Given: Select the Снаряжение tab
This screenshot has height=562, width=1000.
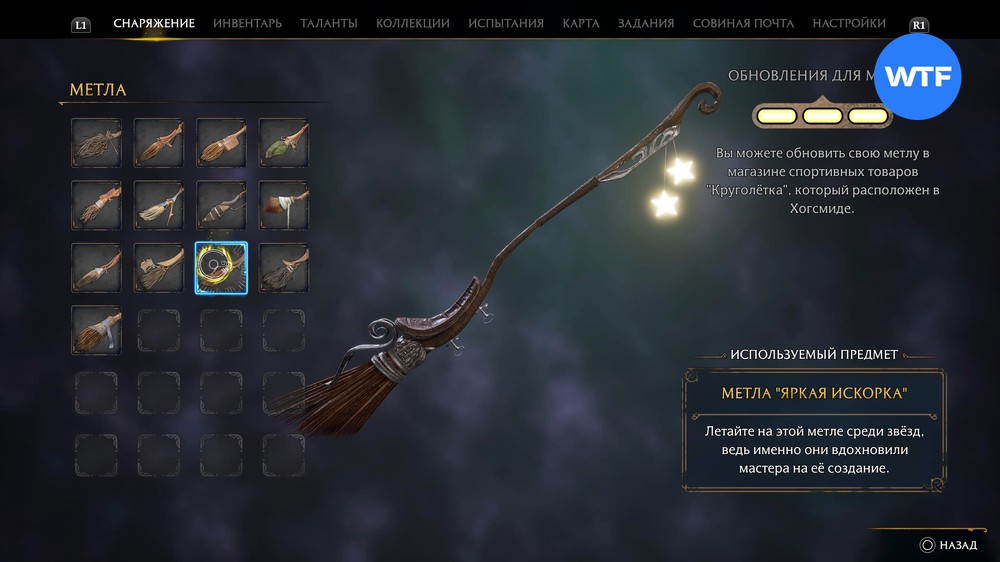Looking at the screenshot, I should click(154, 23).
